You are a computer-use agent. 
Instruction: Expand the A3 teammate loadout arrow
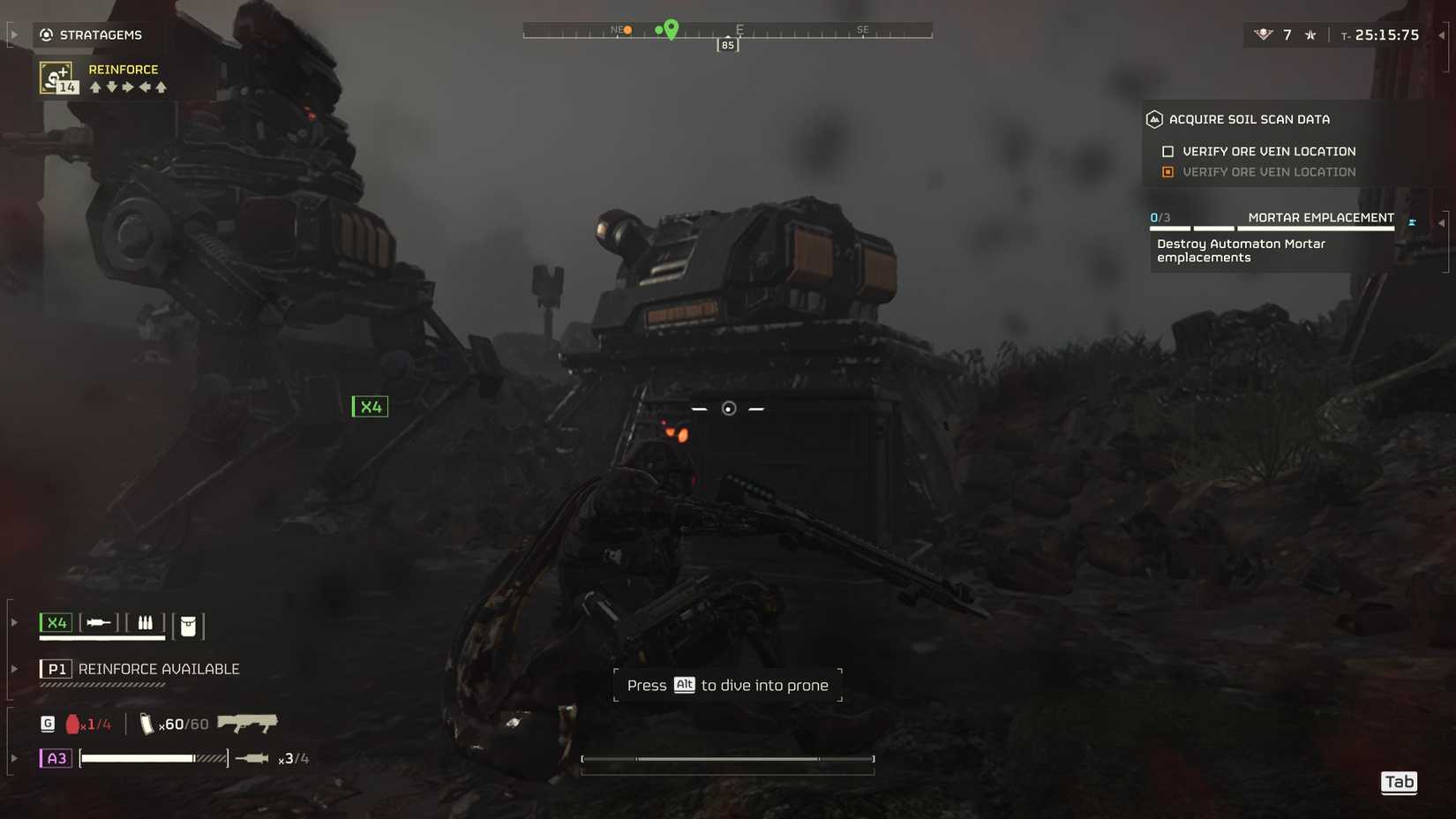pos(14,757)
